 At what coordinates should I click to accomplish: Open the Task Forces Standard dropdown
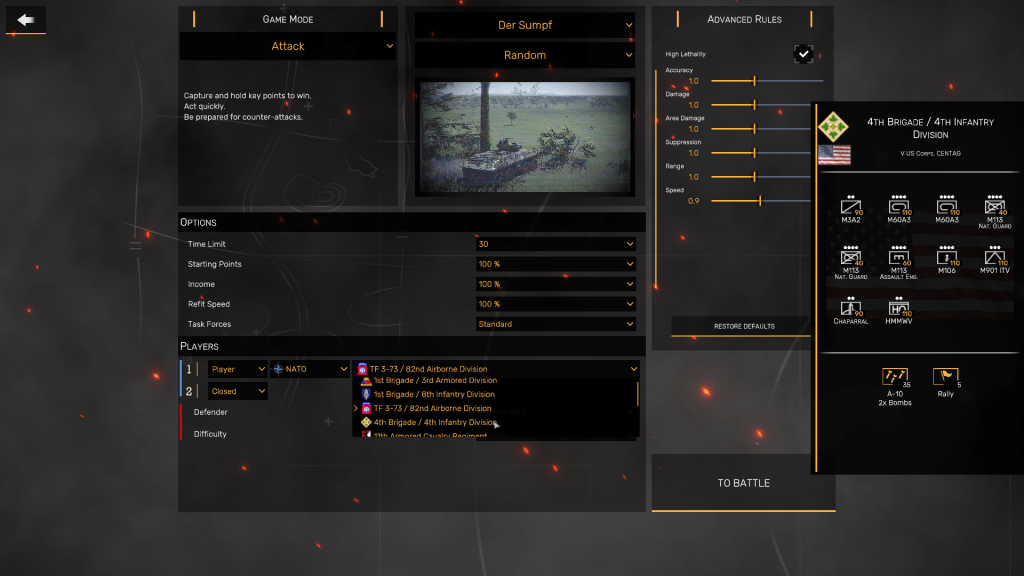pyautogui.click(x=555, y=324)
